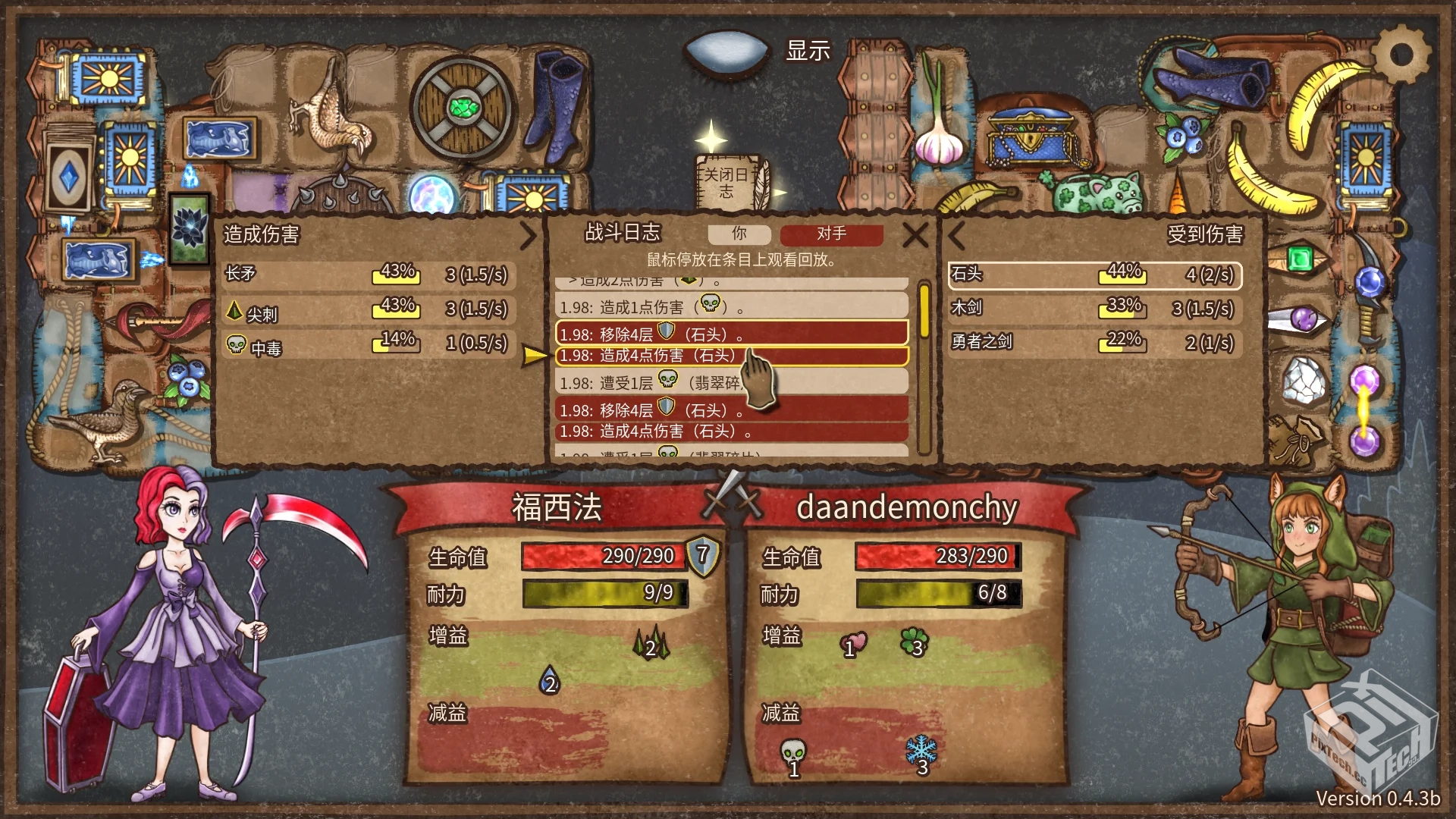Close the battle log with the X
The width and height of the screenshot is (1456, 819).
click(915, 235)
